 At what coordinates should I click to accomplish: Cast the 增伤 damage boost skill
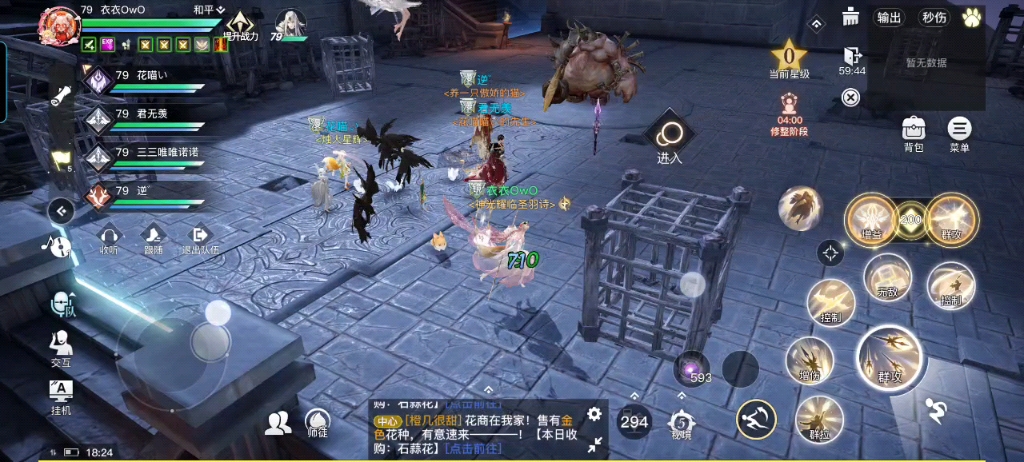coord(809,361)
